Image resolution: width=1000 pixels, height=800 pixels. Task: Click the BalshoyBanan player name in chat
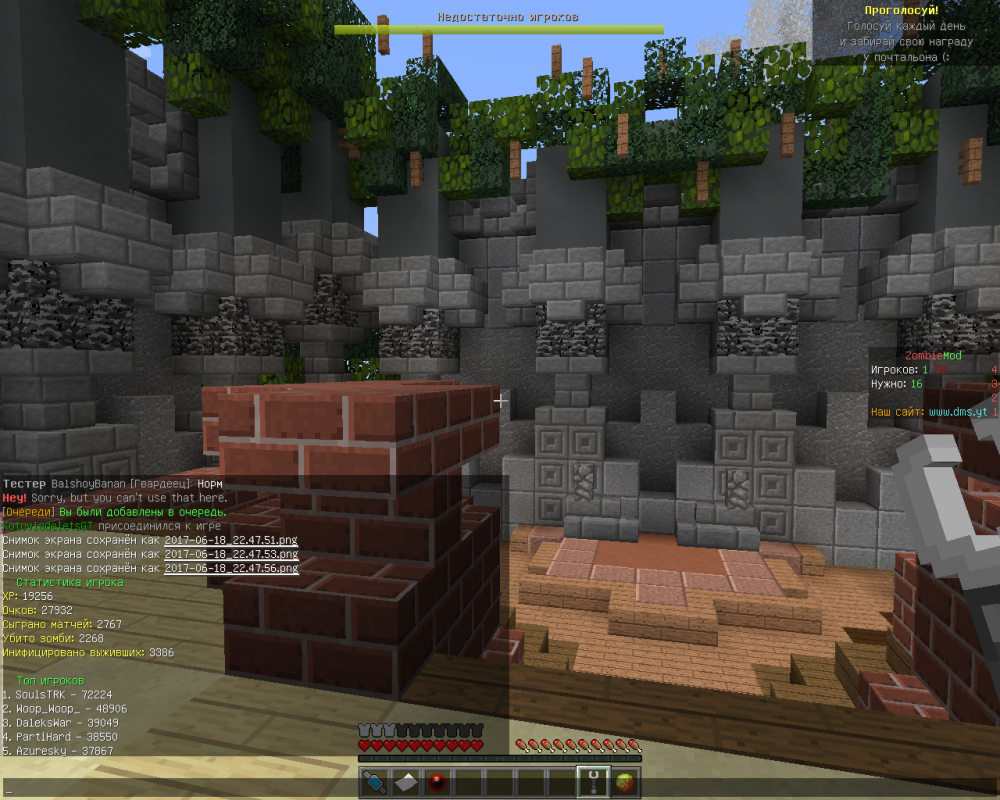pos(84,484)
